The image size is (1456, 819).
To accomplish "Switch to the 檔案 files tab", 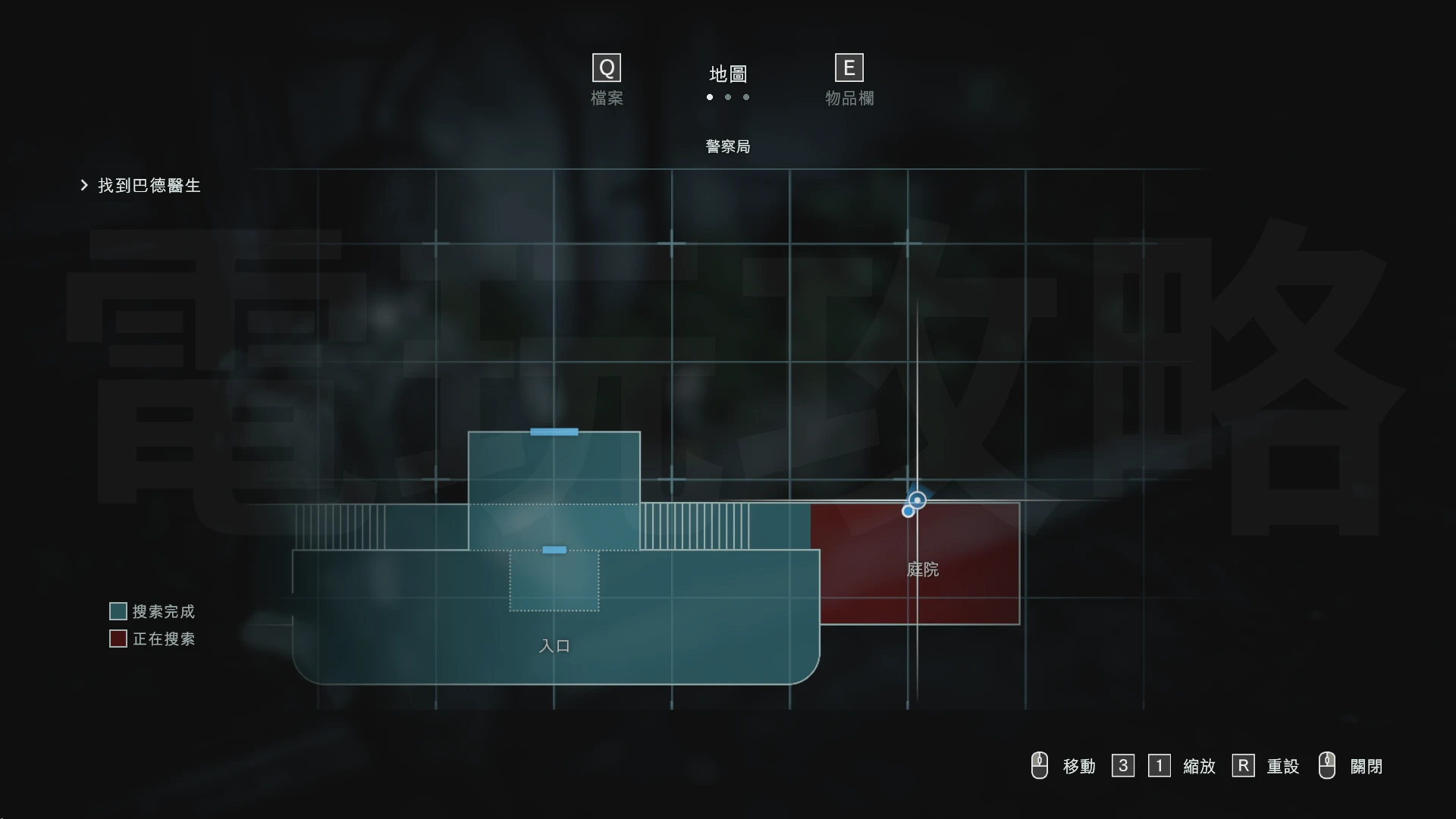I will [x=607, y=80].
